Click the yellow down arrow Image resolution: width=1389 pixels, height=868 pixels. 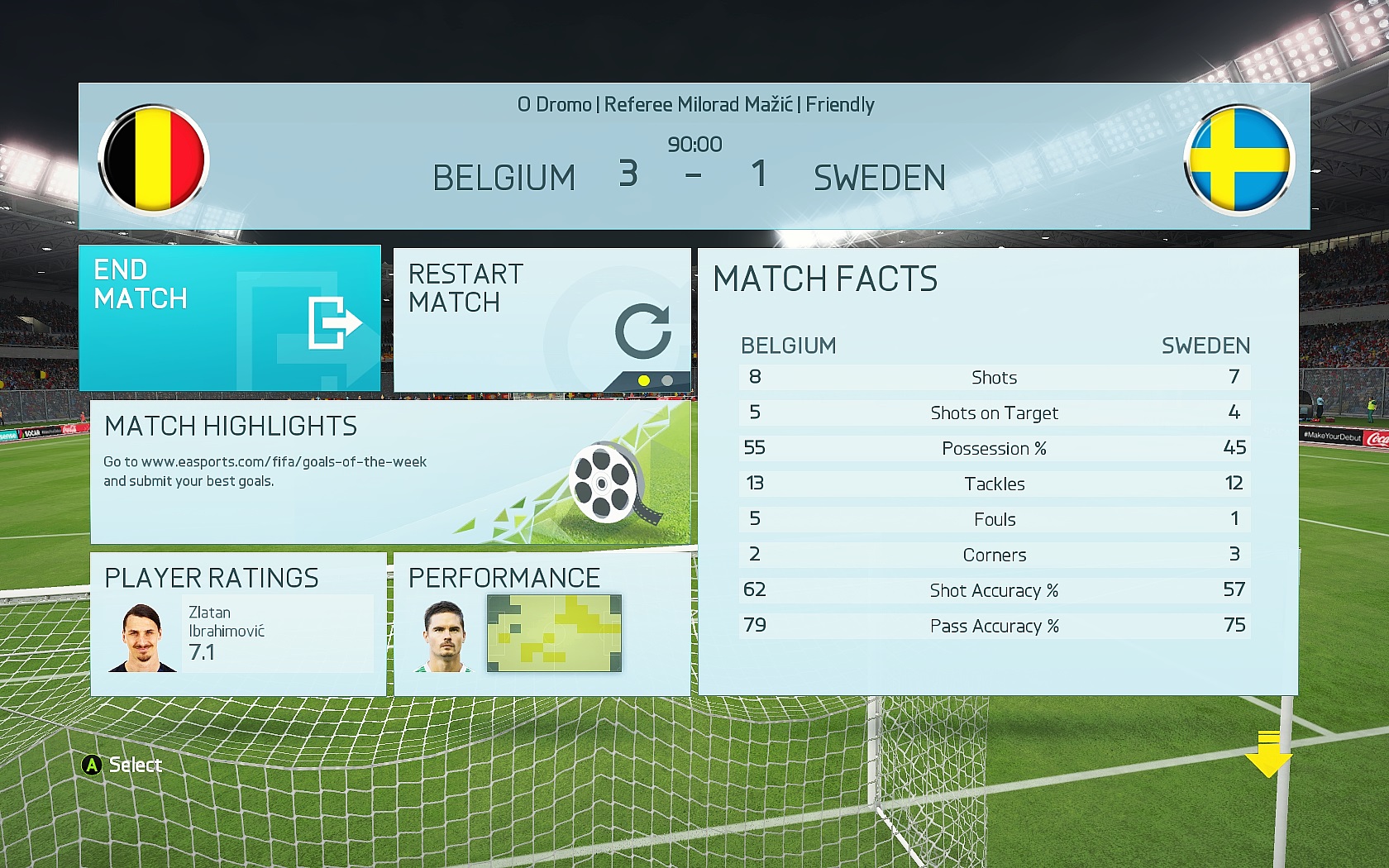coord(1267,754)
